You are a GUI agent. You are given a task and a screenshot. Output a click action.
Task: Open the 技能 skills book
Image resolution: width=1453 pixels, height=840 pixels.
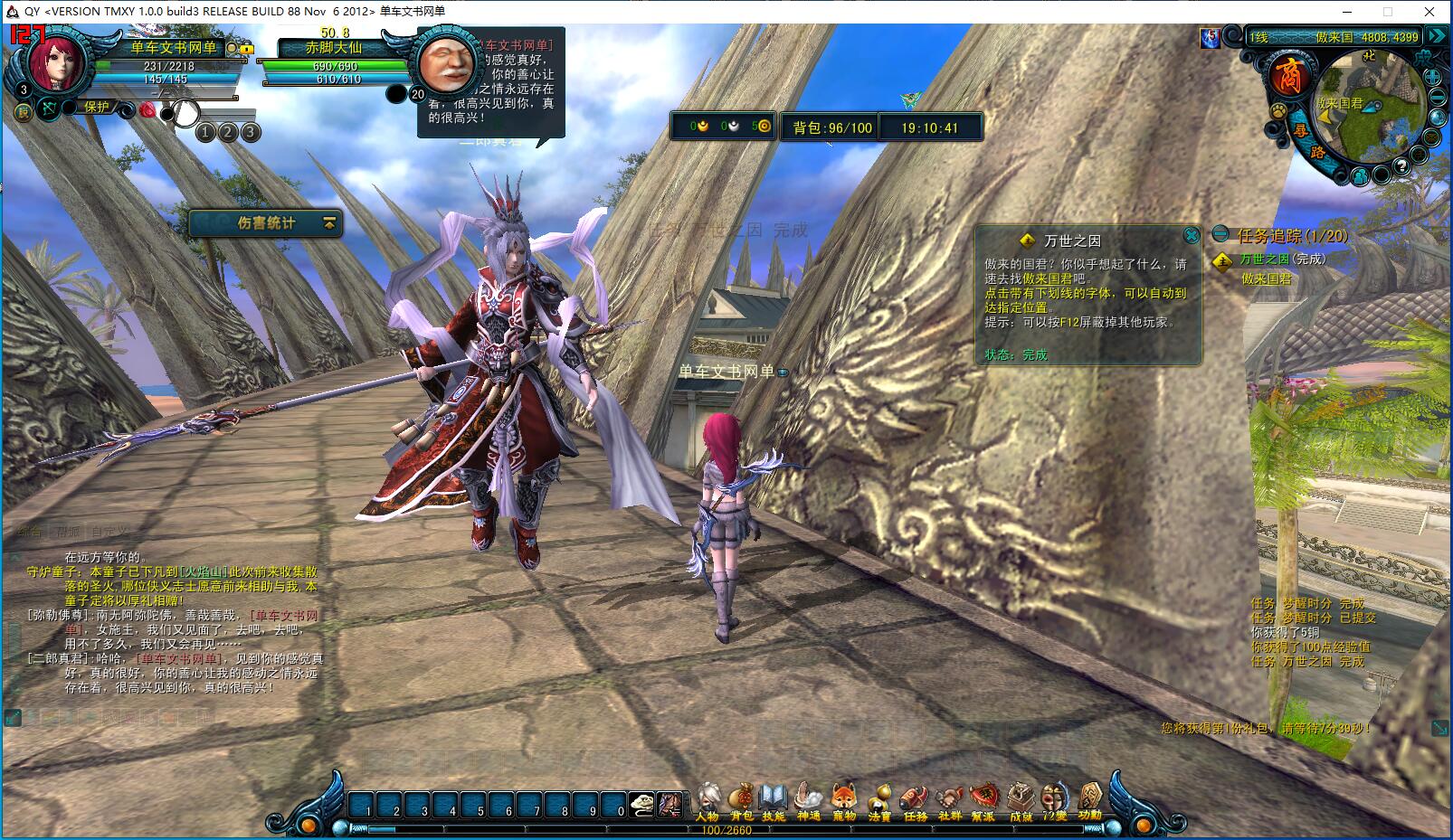pyautogui.click(x=774, y=800)
